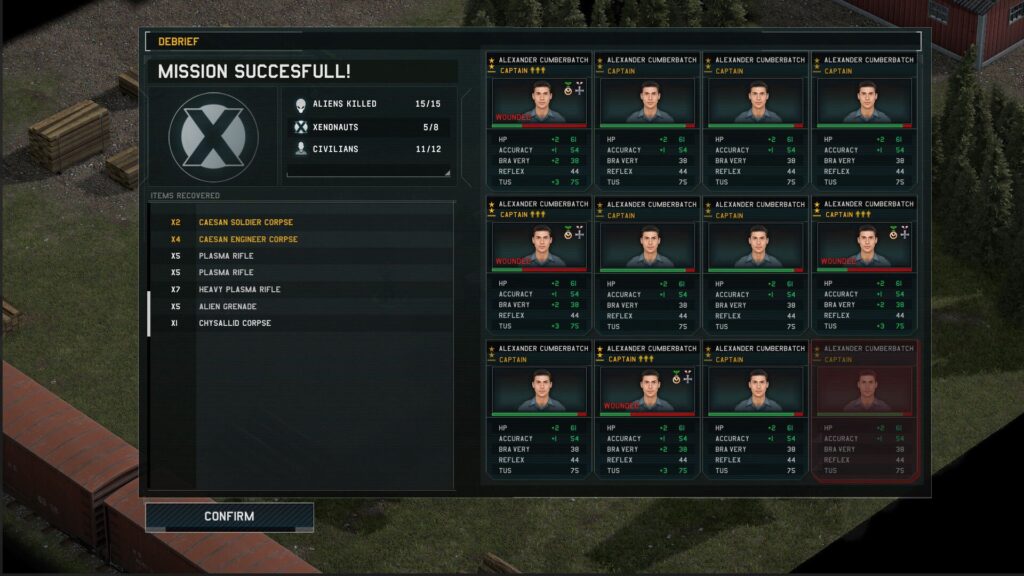1024x576 pixels.
Task: Open the red-highlighted fallen soldier card
Action: tap(865, 409)
